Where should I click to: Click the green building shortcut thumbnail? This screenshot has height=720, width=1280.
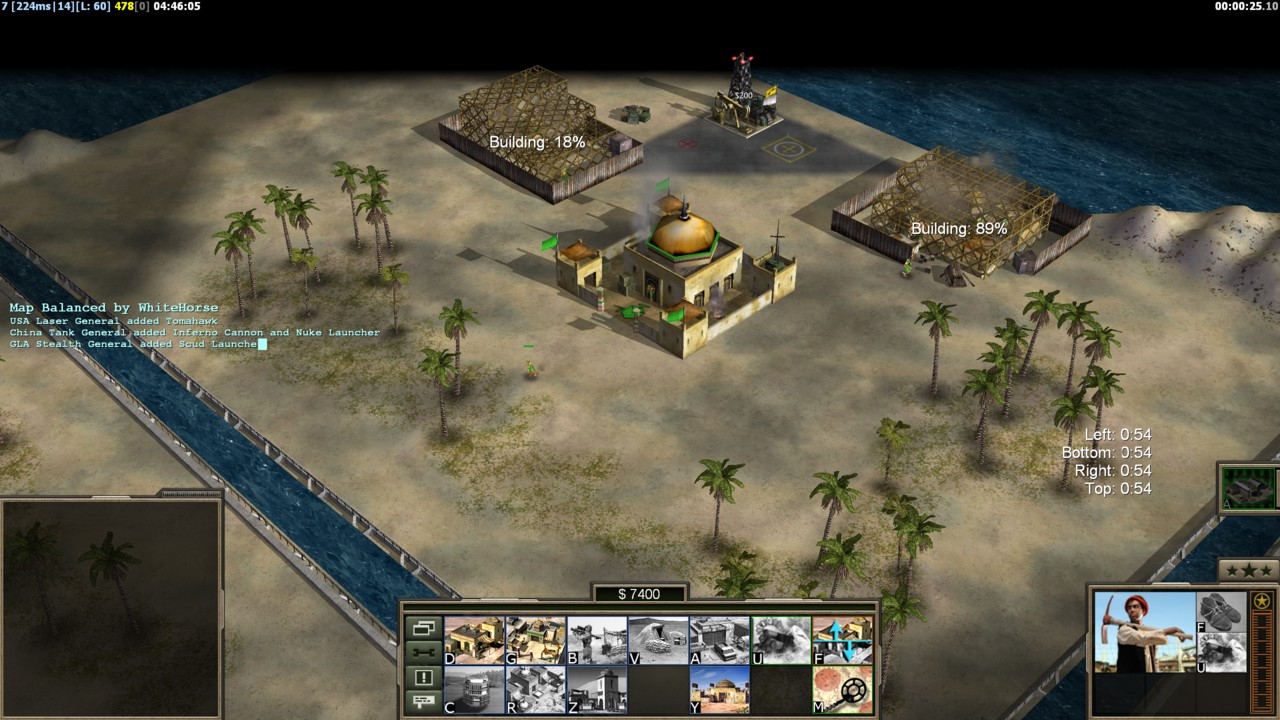click(x=1249, y=489)
